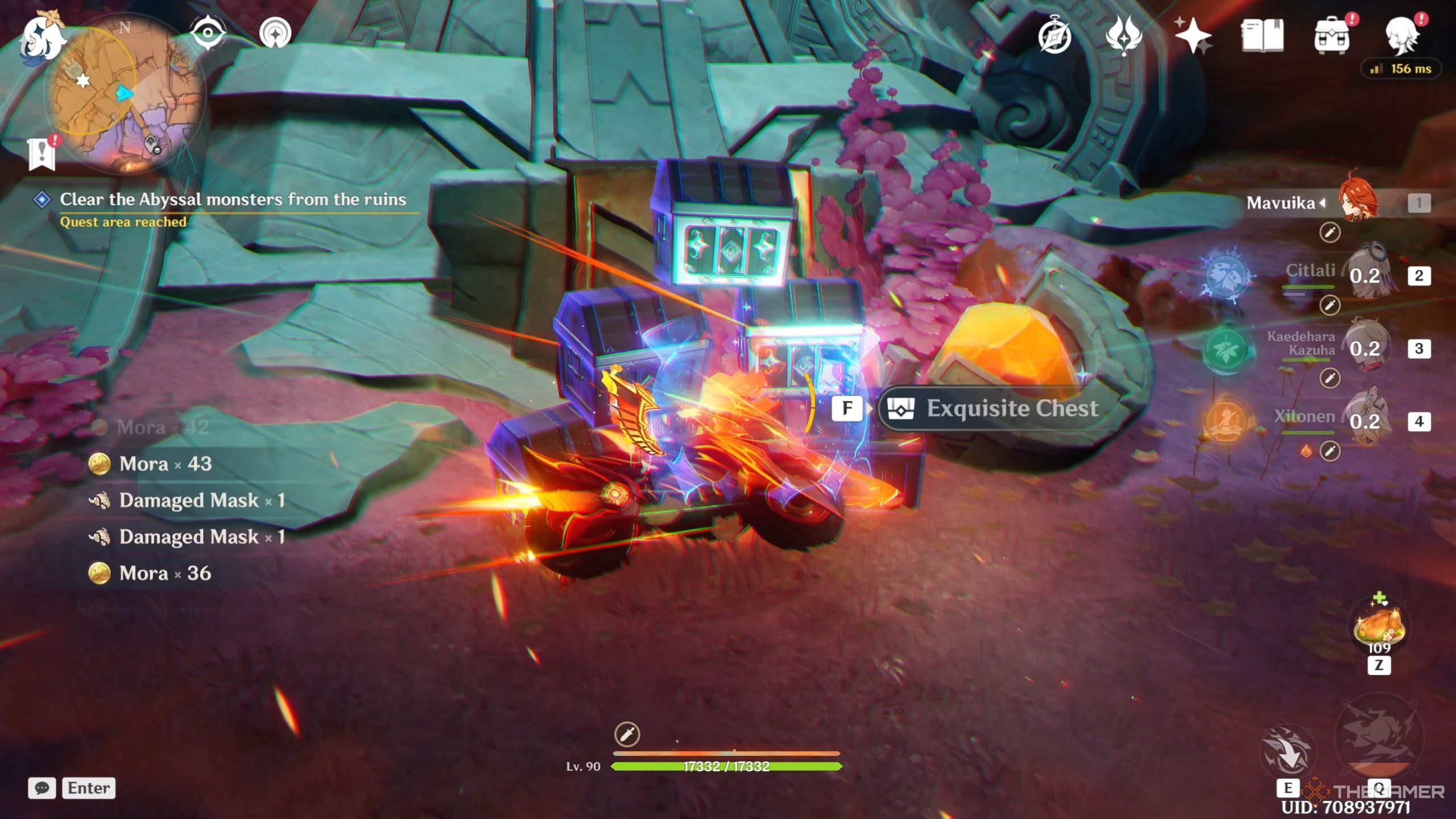Select active character Mavuika
The width and height of the screenshot is (1456, 819).
pyautogui.click(x=1358, y=202)
